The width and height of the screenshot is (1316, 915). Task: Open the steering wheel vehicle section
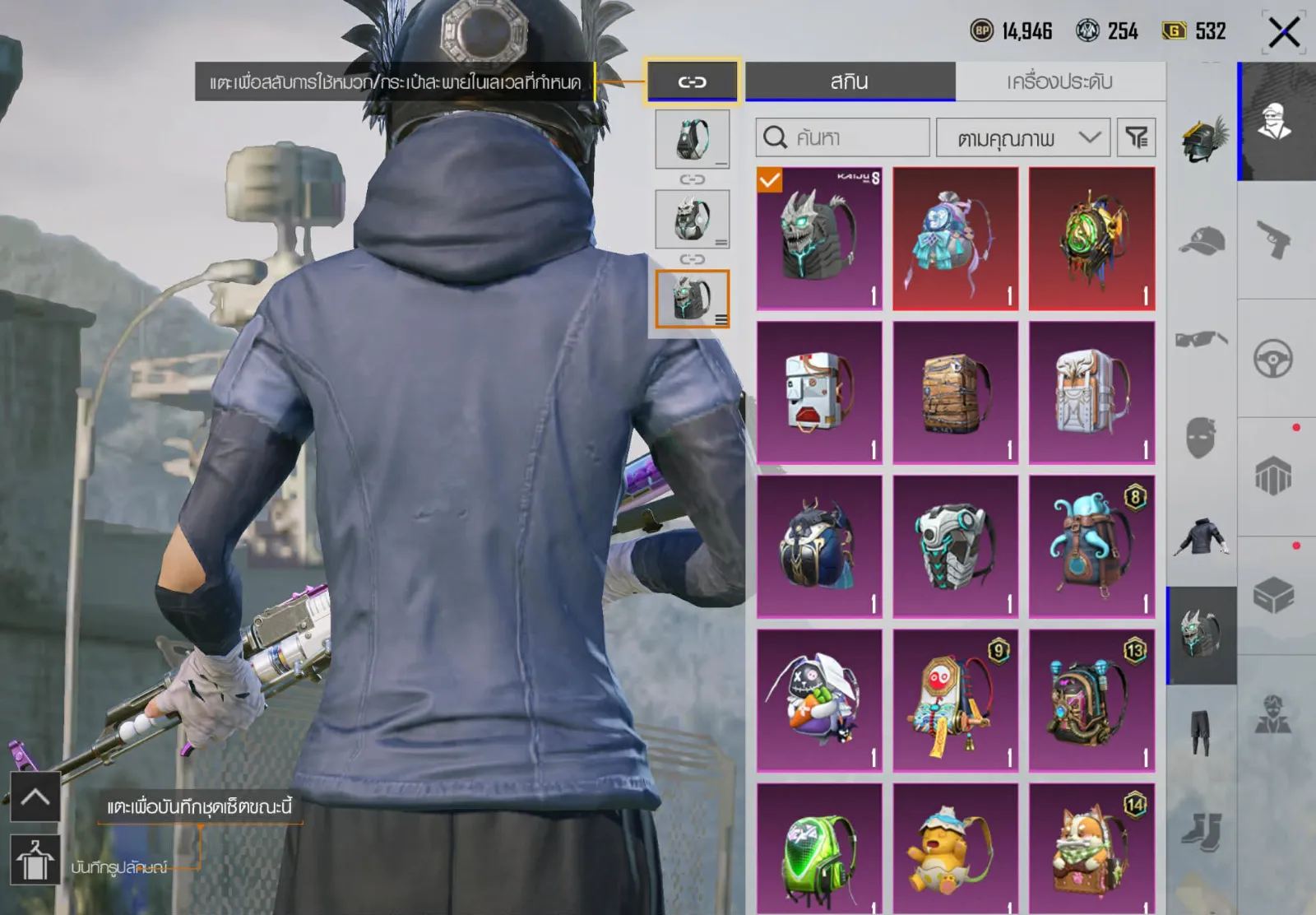click(x=1273, y=359)
